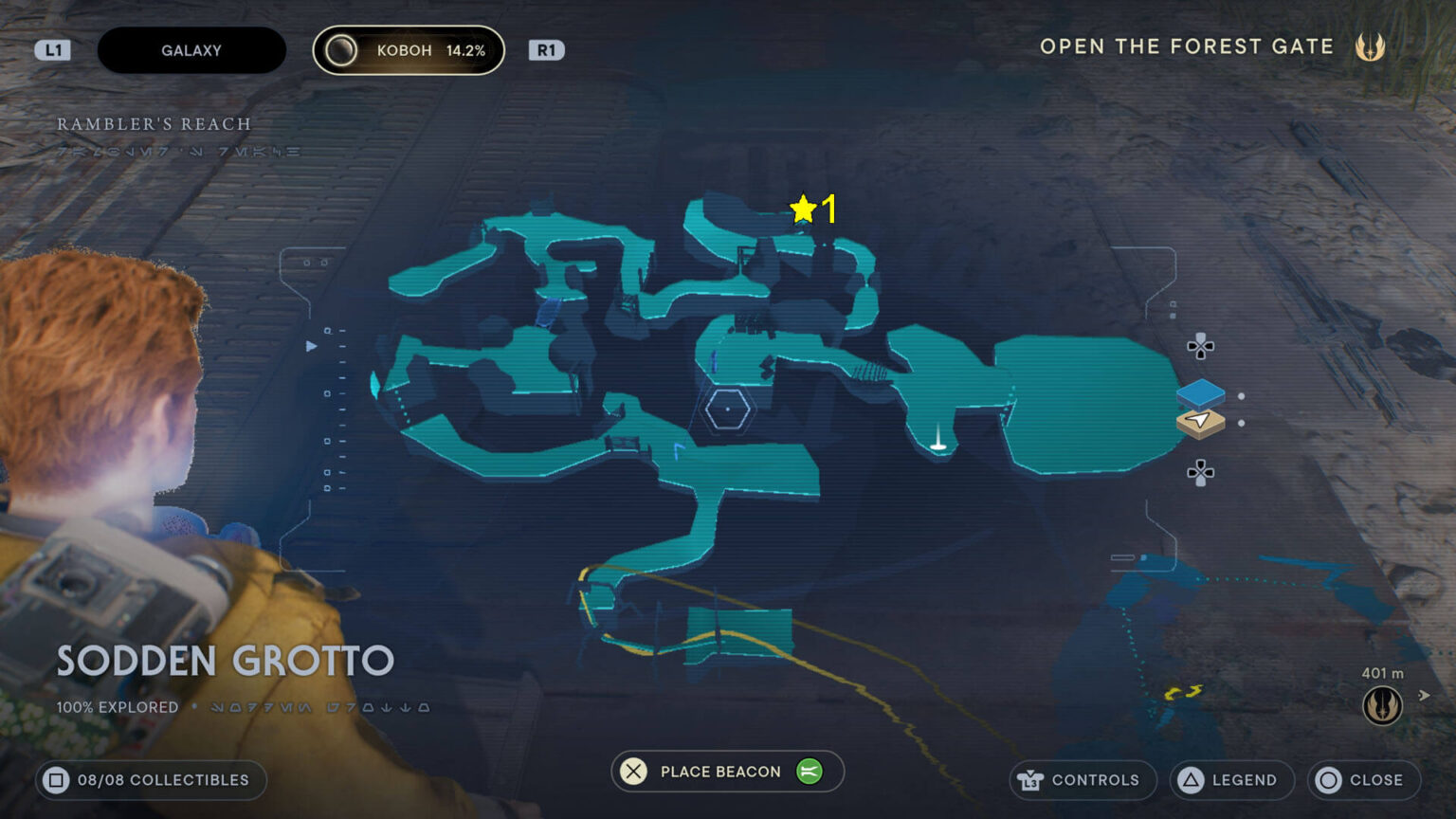Screen dimensions: 1456x819
Task: Open the Galaxy view with L1
Action: tap(53, 49)
